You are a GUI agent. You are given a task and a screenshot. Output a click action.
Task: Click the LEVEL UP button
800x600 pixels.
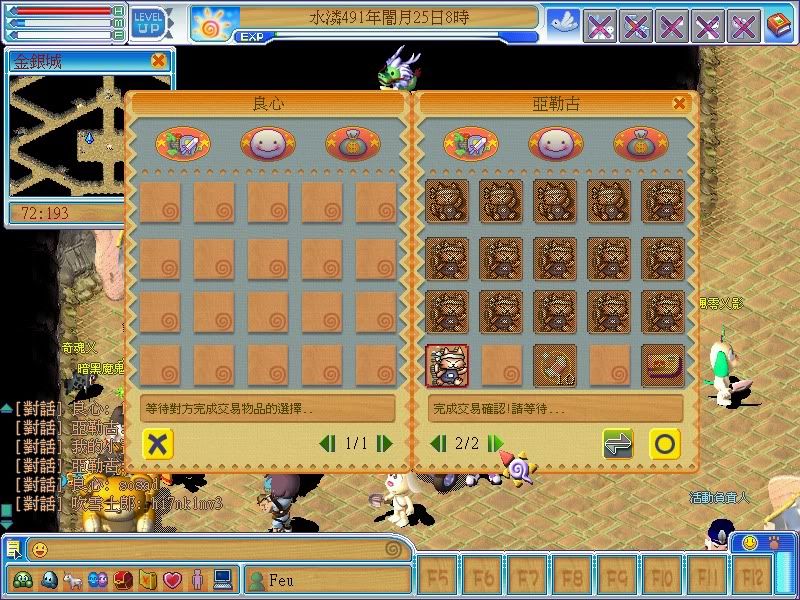148,20
